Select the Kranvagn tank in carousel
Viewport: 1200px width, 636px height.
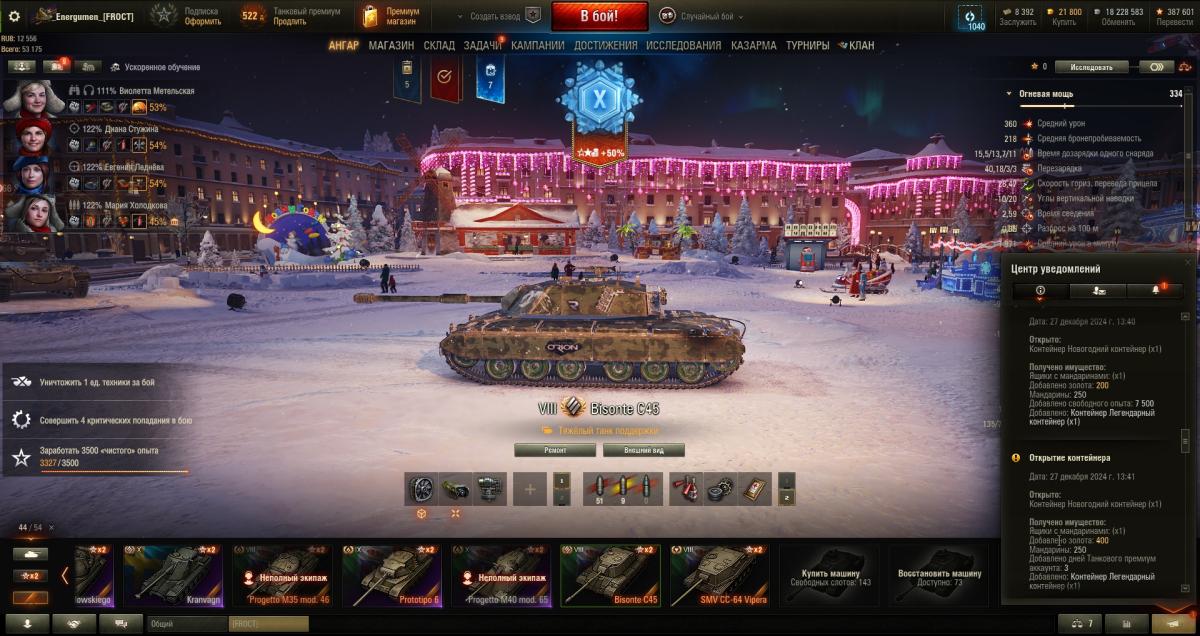(173, 575)
